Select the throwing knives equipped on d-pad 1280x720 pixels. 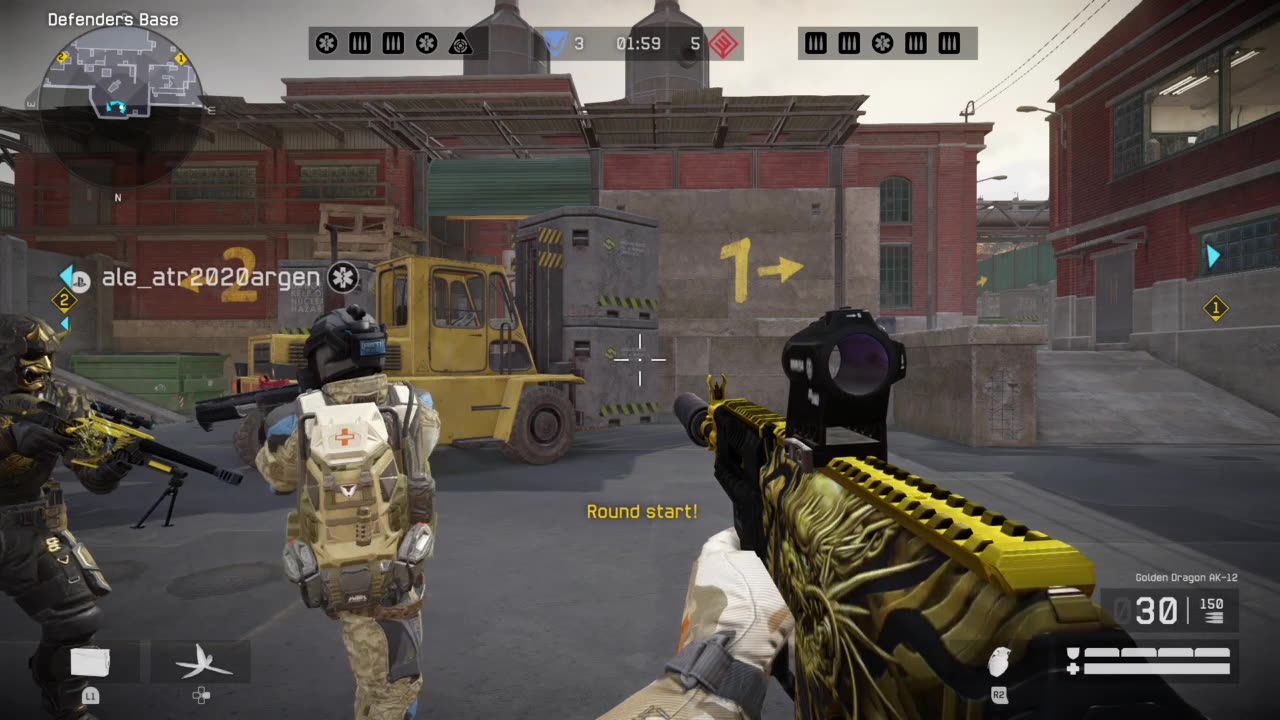[205, 662]
